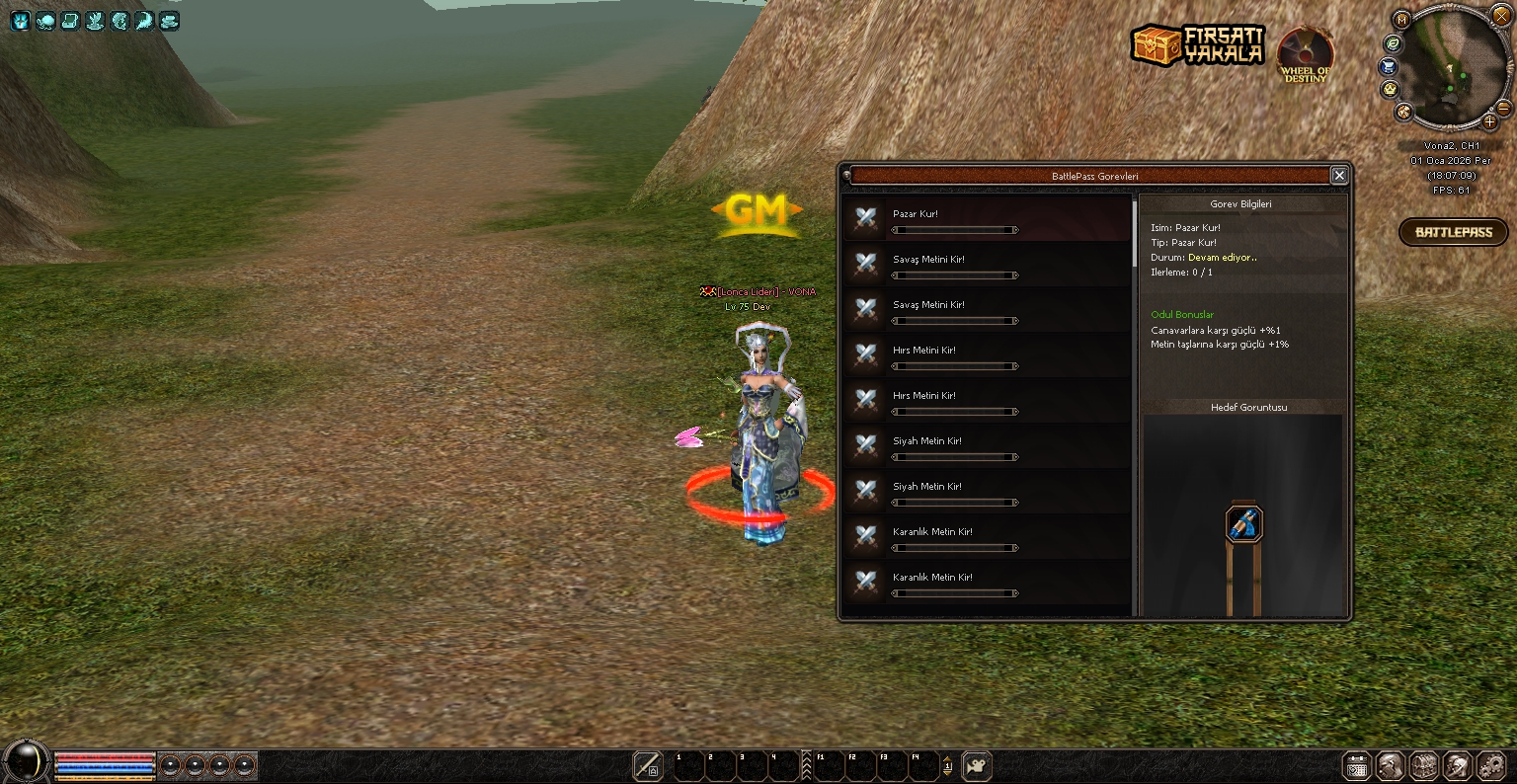Viewport: 1517px width, 784px height.
Task: Open the inventory chest icon
Action: click(x=1423, y=765)
